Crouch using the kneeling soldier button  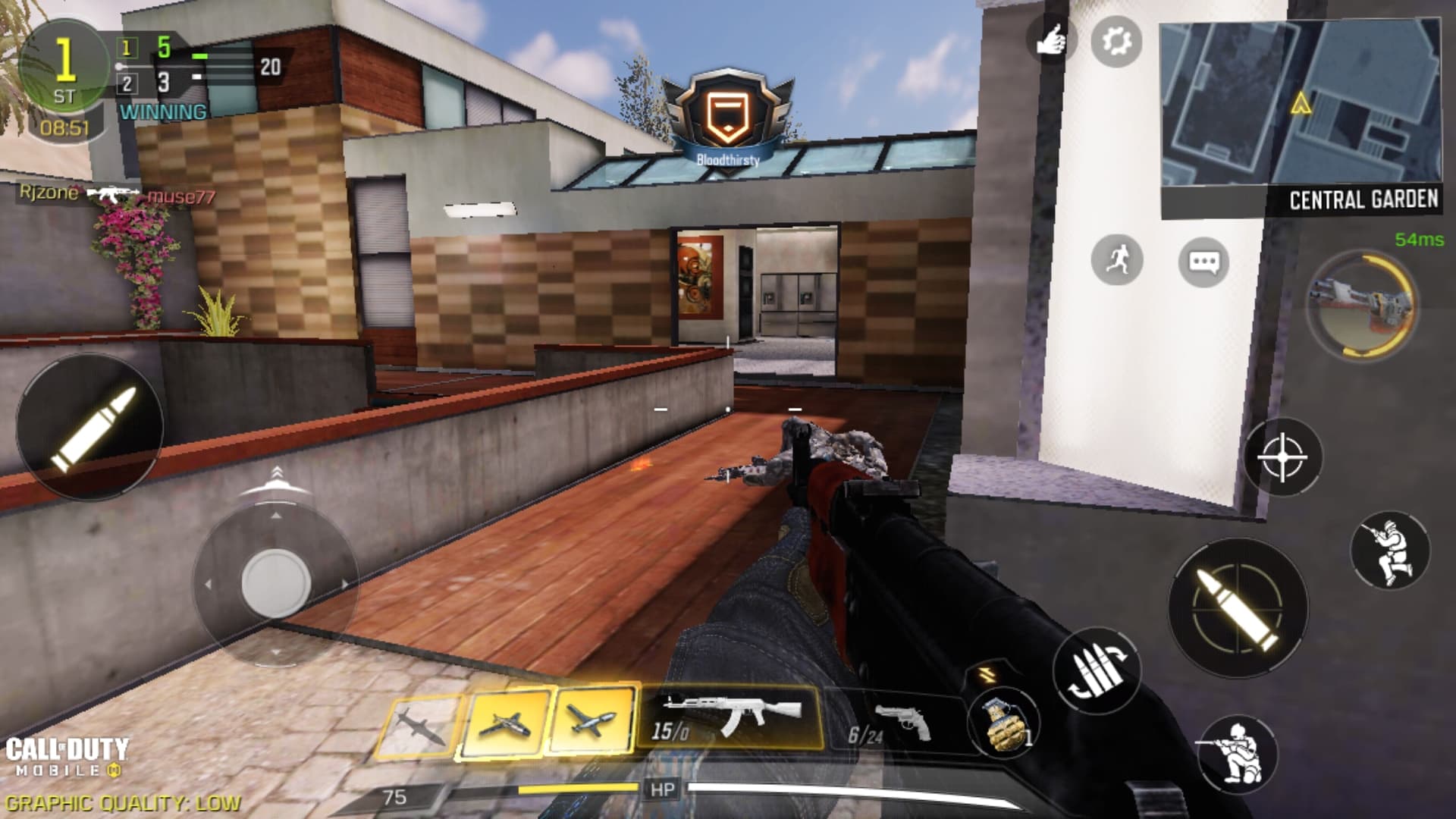point(1238,754)
